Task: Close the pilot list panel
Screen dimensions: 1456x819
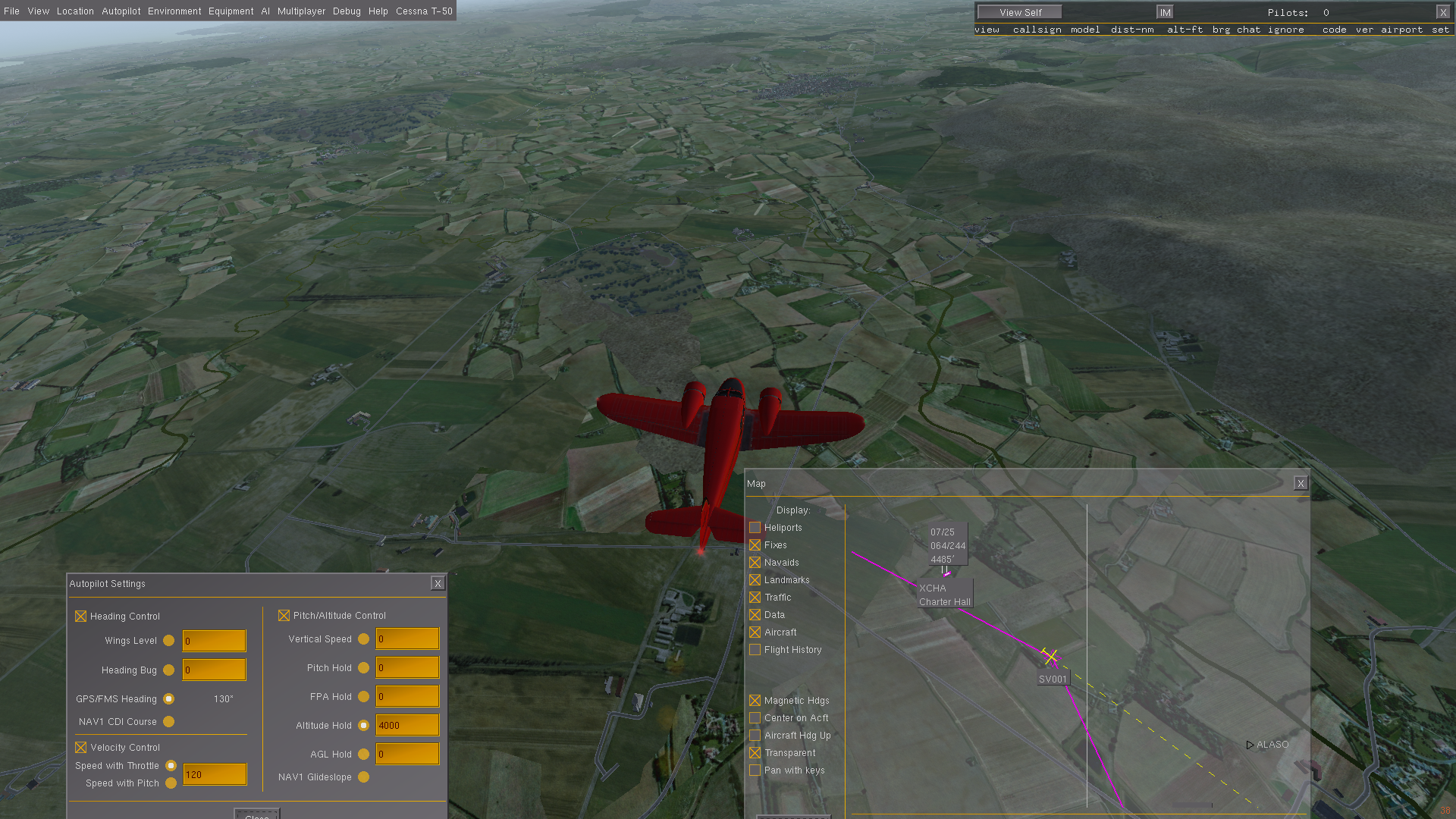Action: tap(1442, 12)
